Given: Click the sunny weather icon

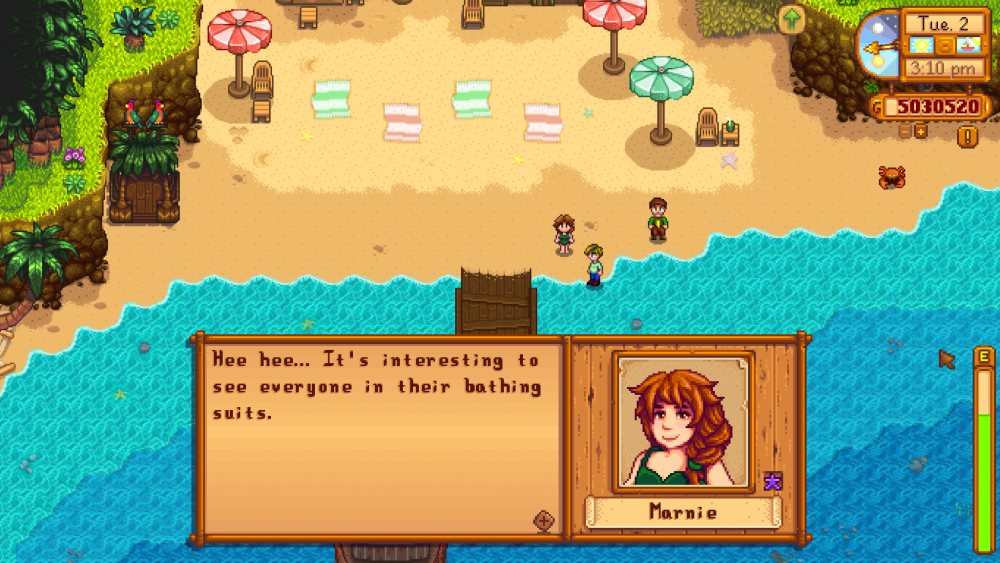Looking at the screenshot, I should pyautogui.click(x=920, y=46).
